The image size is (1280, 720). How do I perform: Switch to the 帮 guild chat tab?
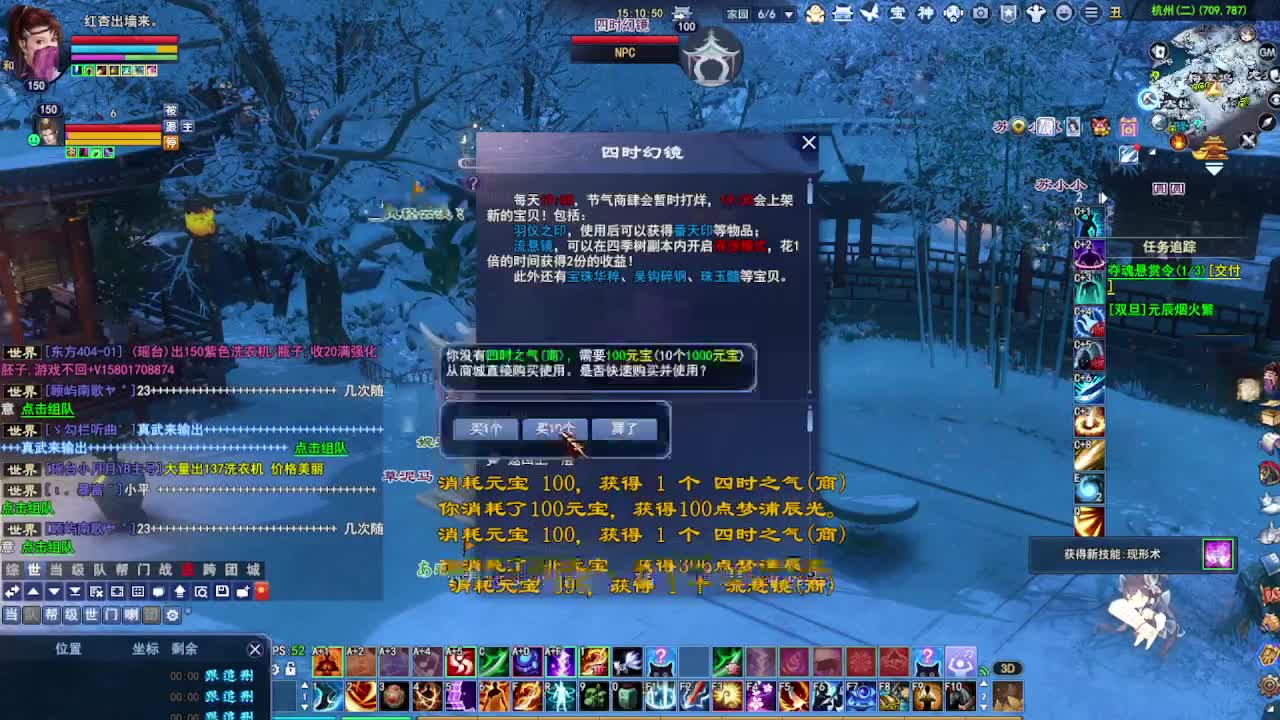(x=51, y=616)
